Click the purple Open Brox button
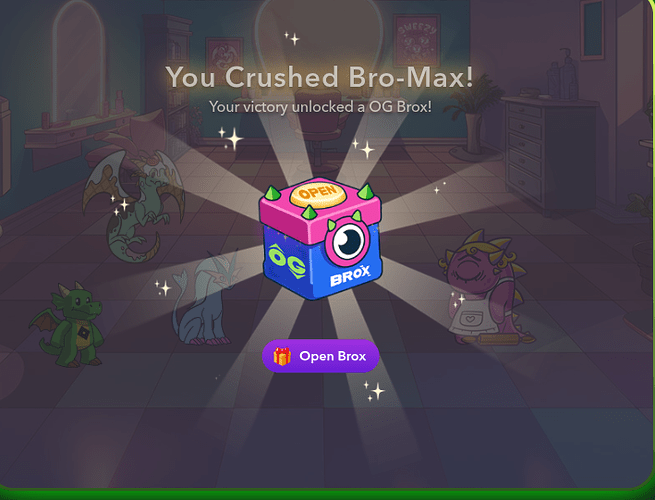Image resolution: width=655 pixels, height=500 pixels. click(321, 357)
